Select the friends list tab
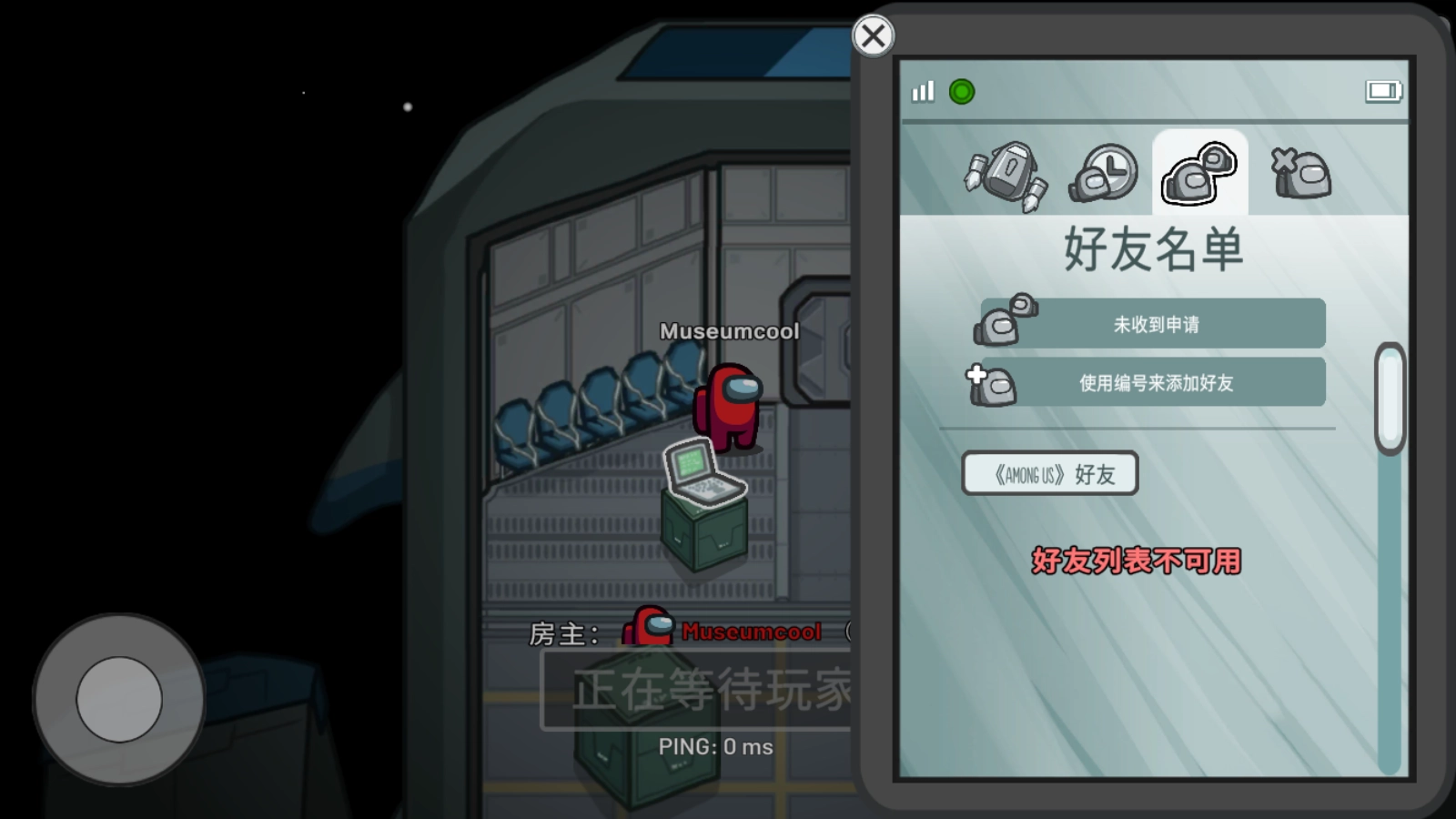Image resolution: width=1456 pixels, height=819 pixels. tap(1199, 173)
